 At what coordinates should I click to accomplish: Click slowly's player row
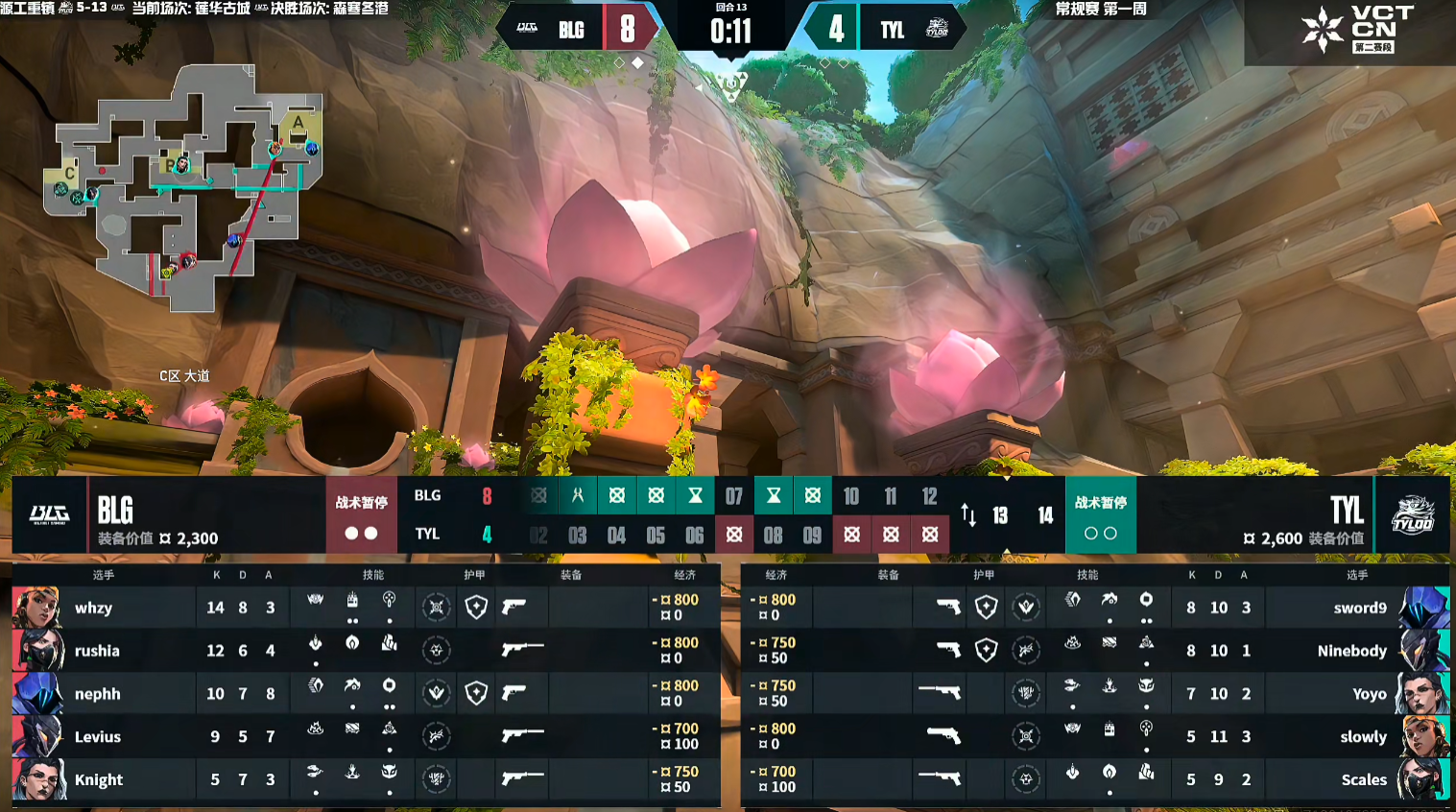[1094, 737]
